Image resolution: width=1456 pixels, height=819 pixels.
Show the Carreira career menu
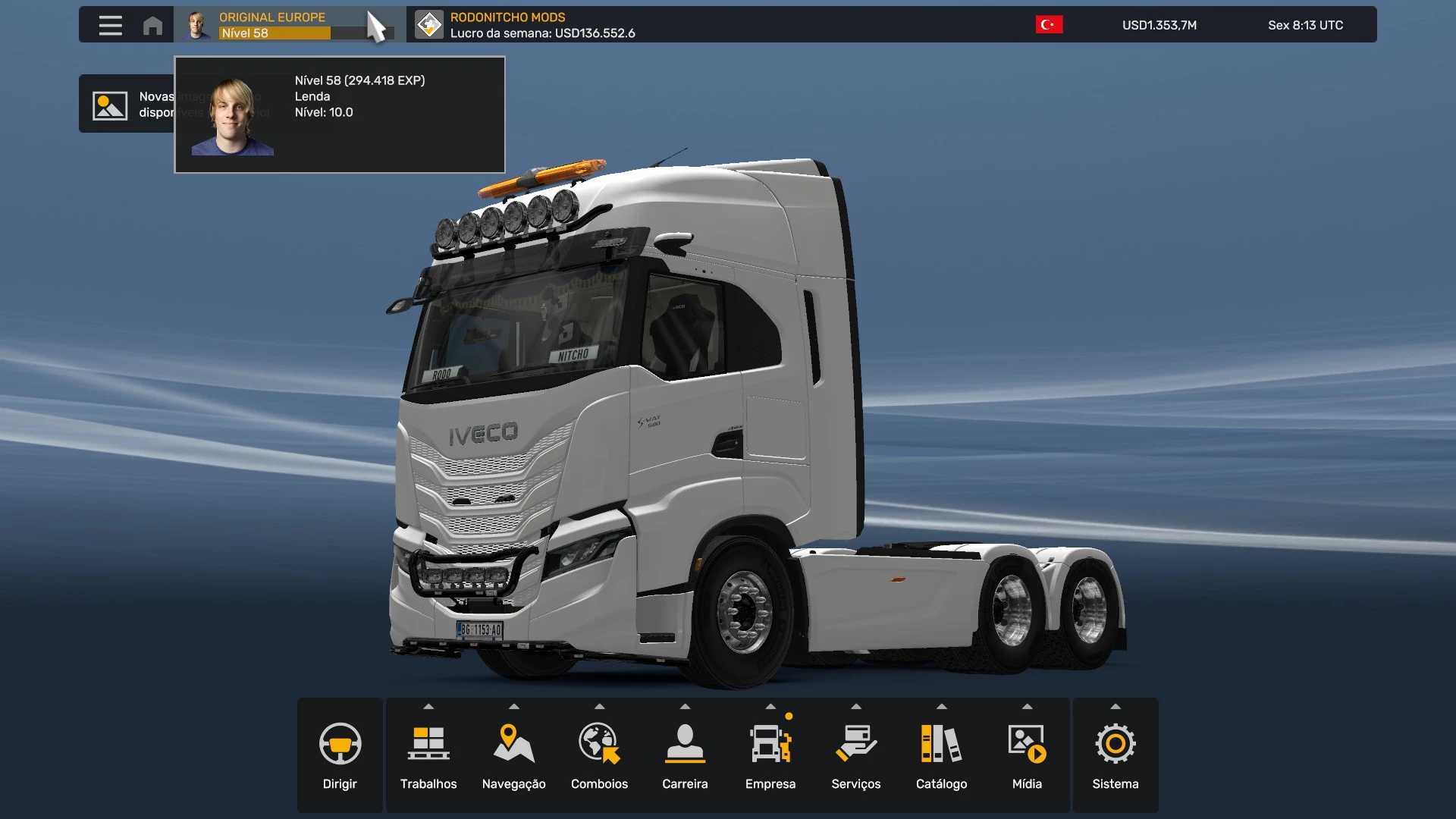tap(685, 755)
